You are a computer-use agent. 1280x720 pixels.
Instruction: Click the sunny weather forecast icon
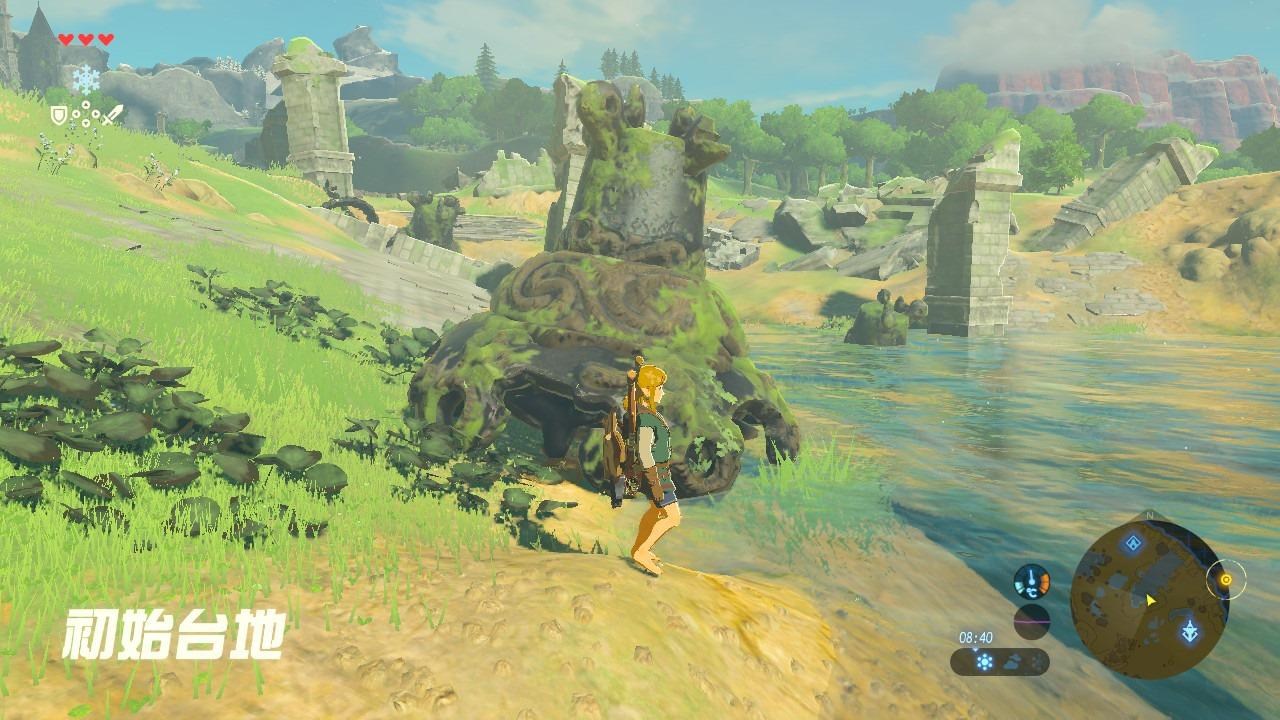click(x=985, y=662)
